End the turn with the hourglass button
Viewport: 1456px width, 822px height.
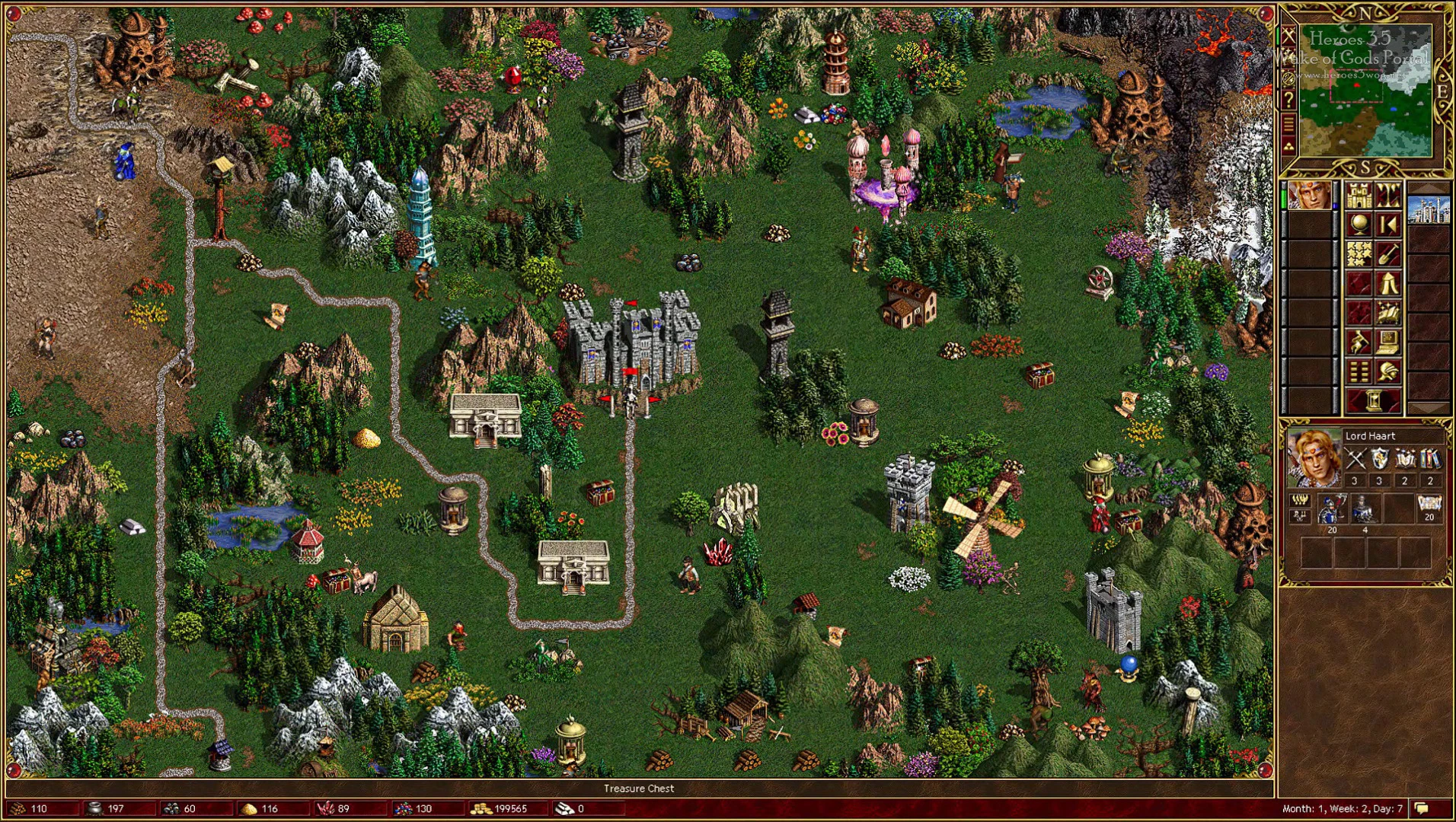pyautogui.click(x=1373, y=401)
